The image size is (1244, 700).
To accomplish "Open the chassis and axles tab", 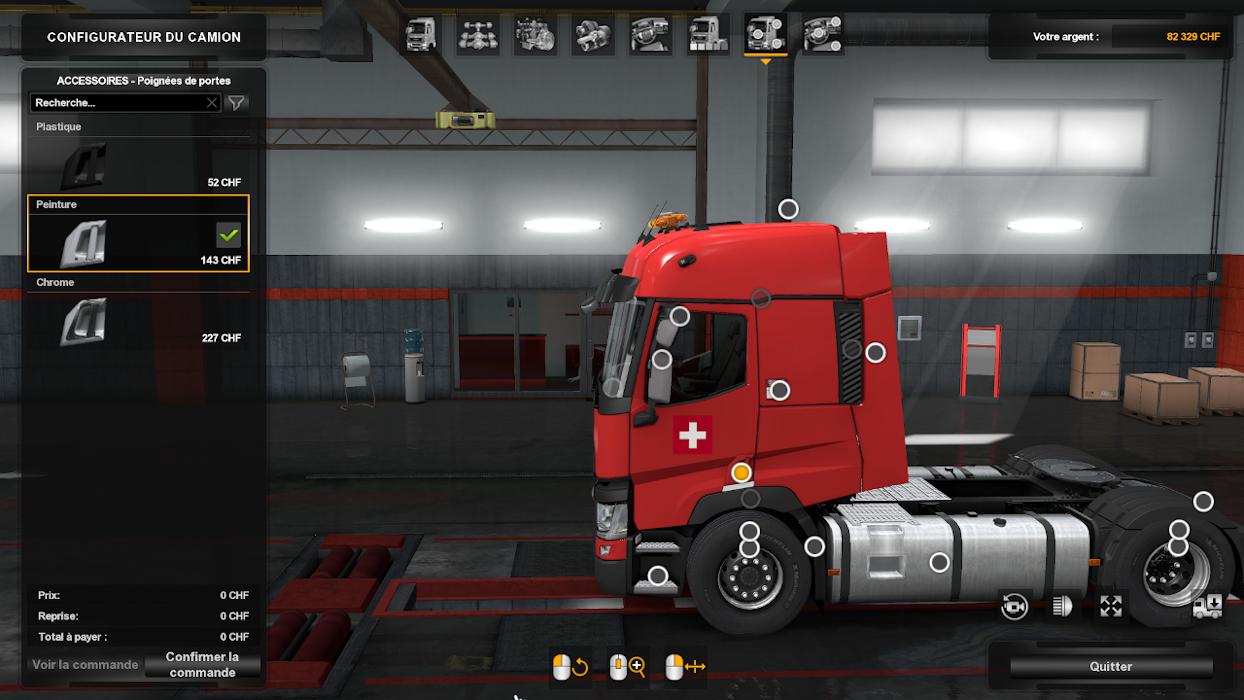I will (x=478, y=35).
